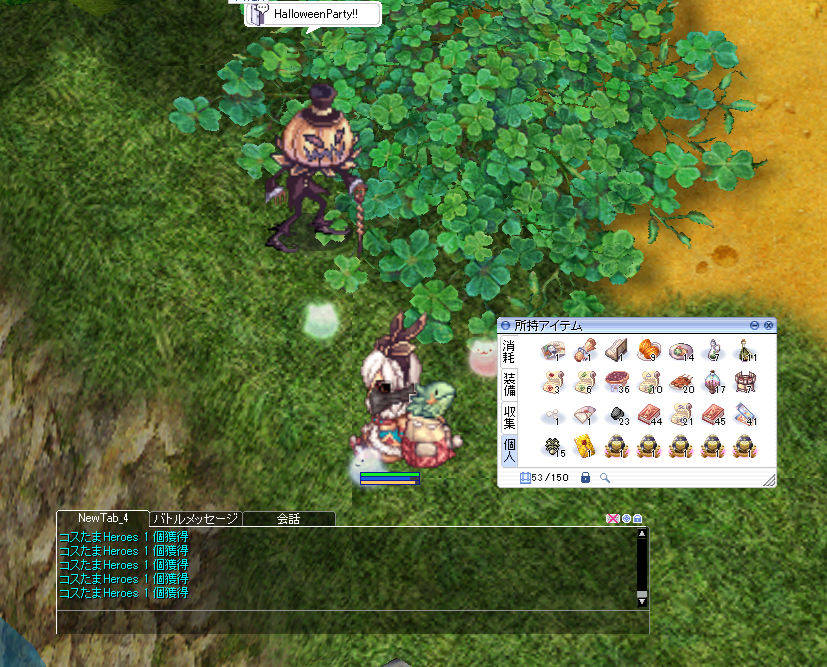Switch to the 会話 chat tab
Image resolution: width=827 pixels, height=667 pixels.
pos(288,519)
